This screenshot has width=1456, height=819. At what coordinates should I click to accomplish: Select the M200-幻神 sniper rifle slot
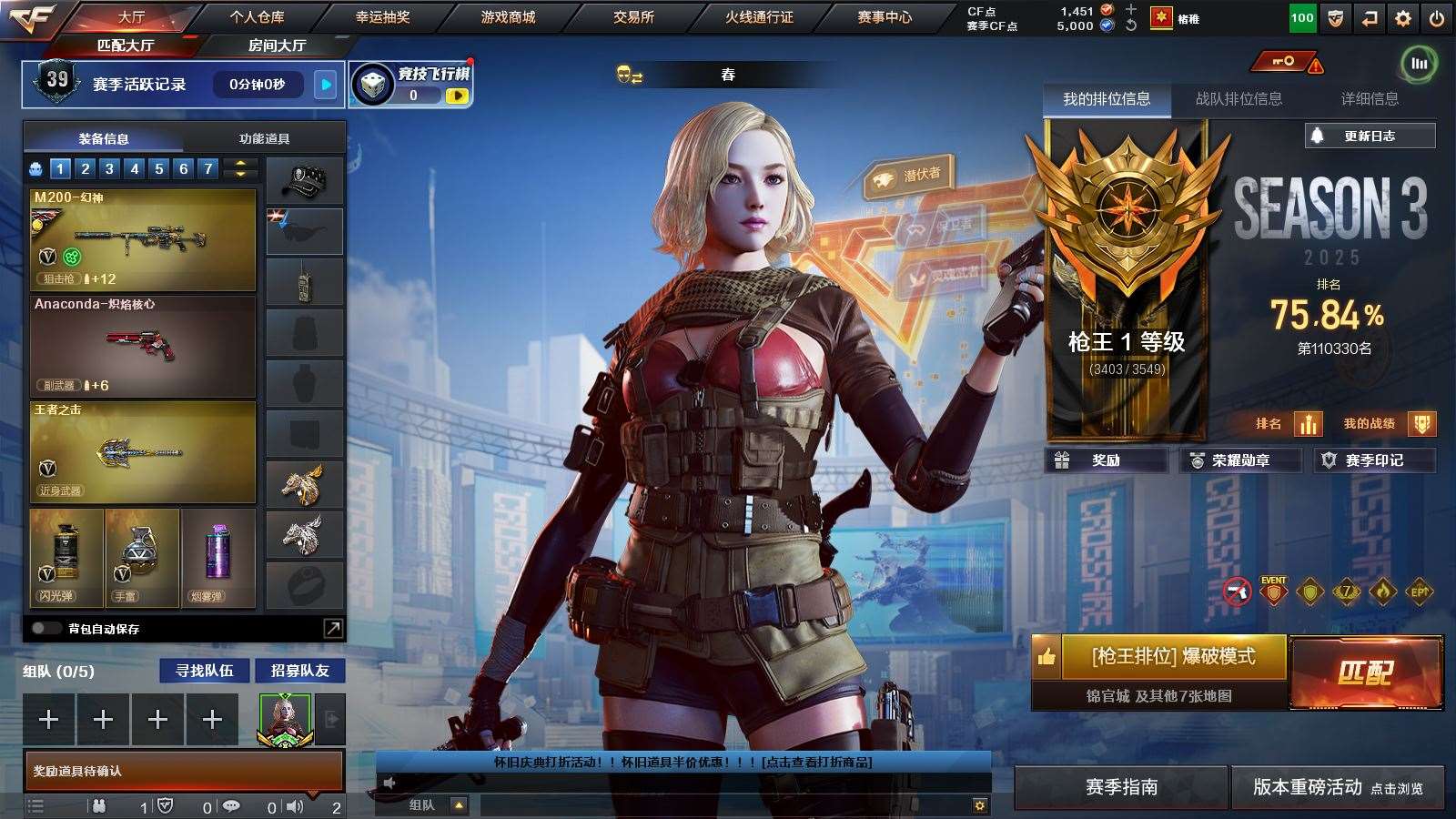coord(143,239)
